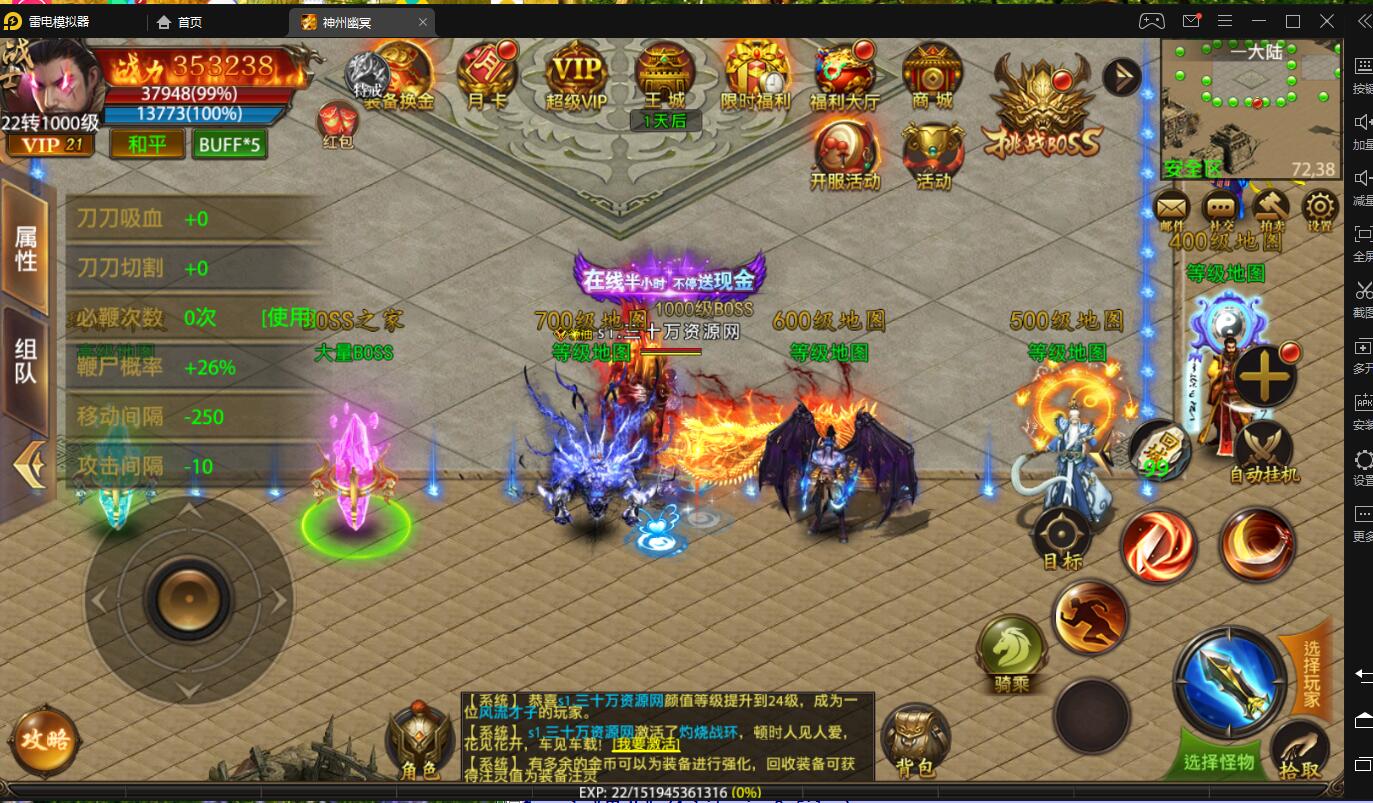Viewport: 1373px width, 803px height.
Task: Pick up loot with 拾取 button
Action: (x=1300, y=752)
